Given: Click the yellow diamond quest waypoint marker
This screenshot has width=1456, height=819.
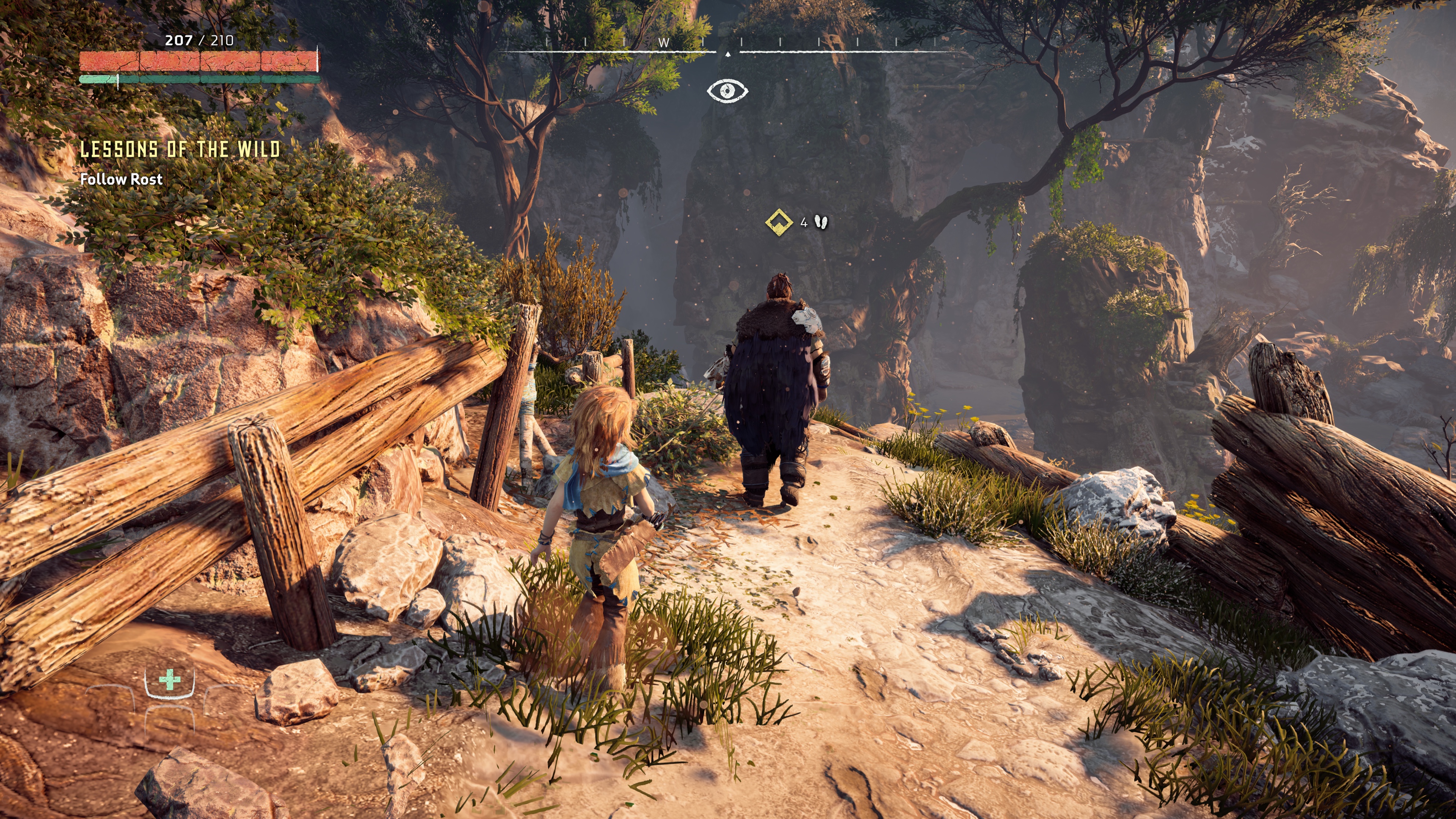Looking at the screenshot, I should point(779,222).
